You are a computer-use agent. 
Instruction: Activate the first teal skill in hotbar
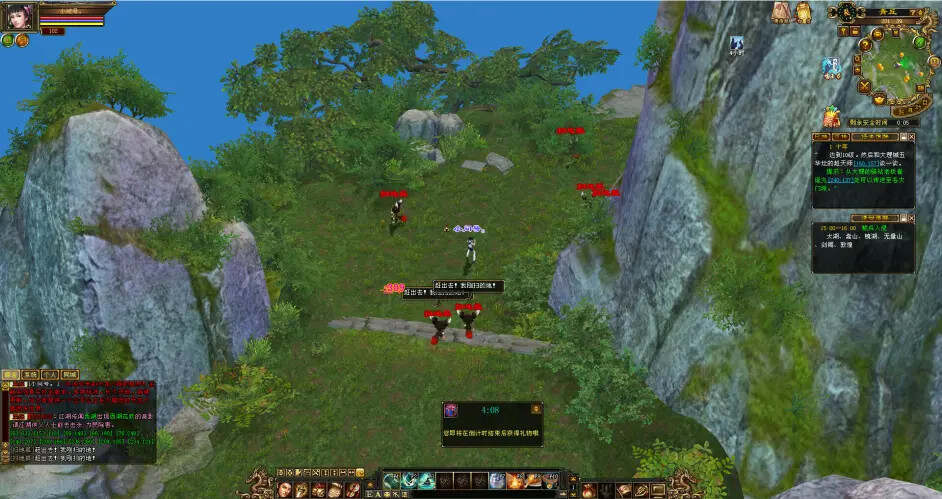click(x=391, y=481)
